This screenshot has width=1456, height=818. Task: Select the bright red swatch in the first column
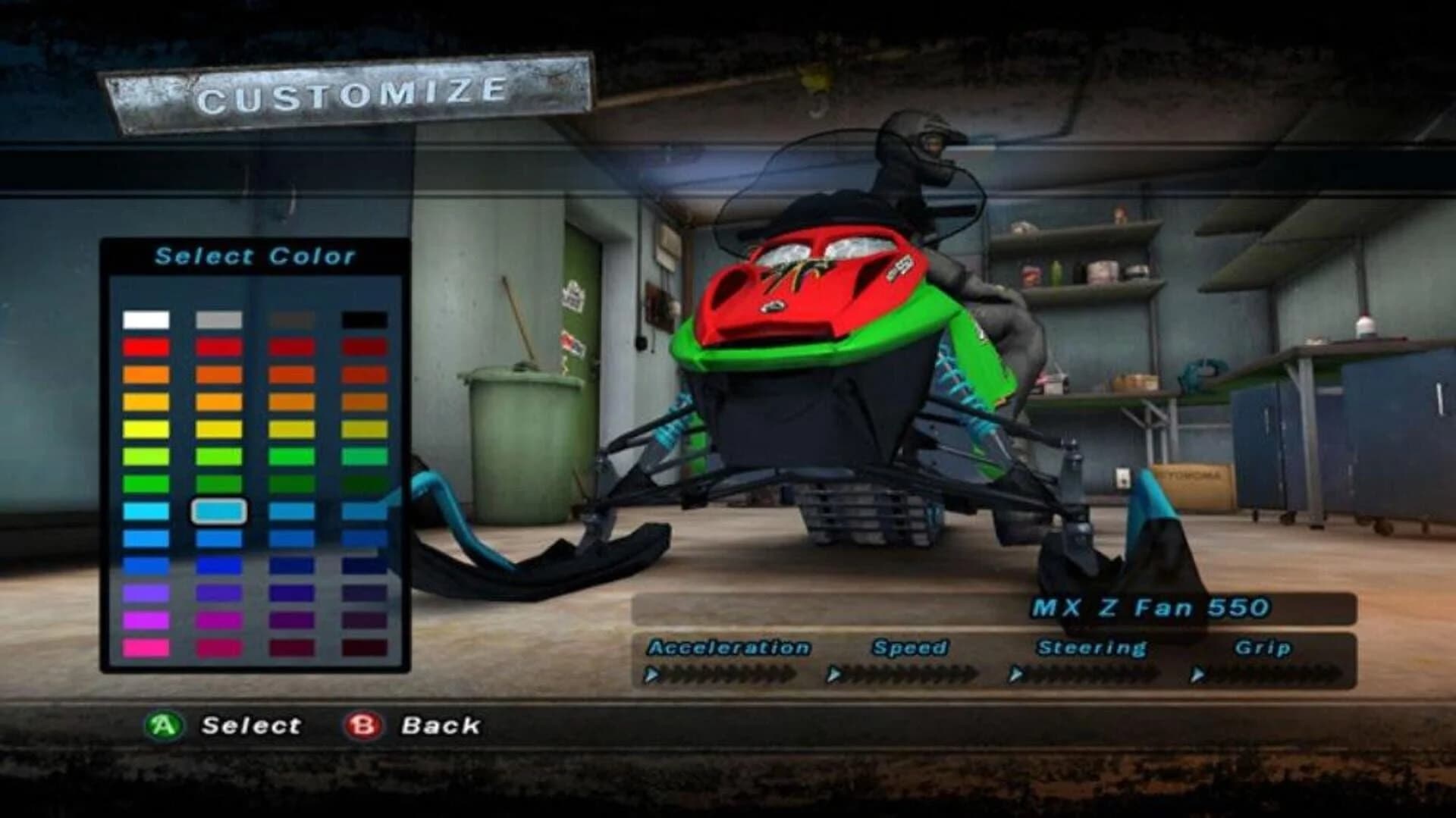click(146, 346)
